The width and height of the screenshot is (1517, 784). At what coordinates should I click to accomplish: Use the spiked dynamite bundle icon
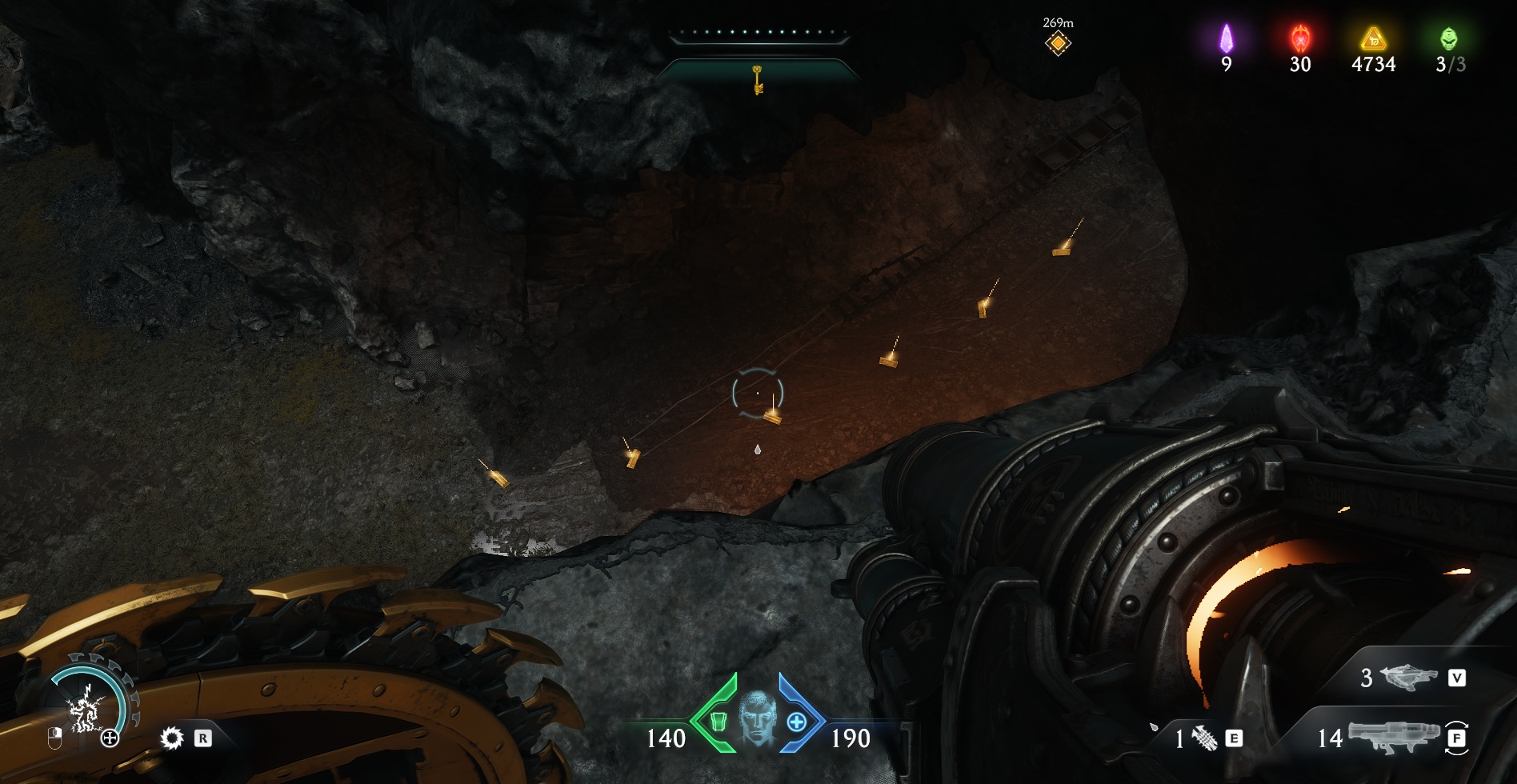pos(1204,738)
